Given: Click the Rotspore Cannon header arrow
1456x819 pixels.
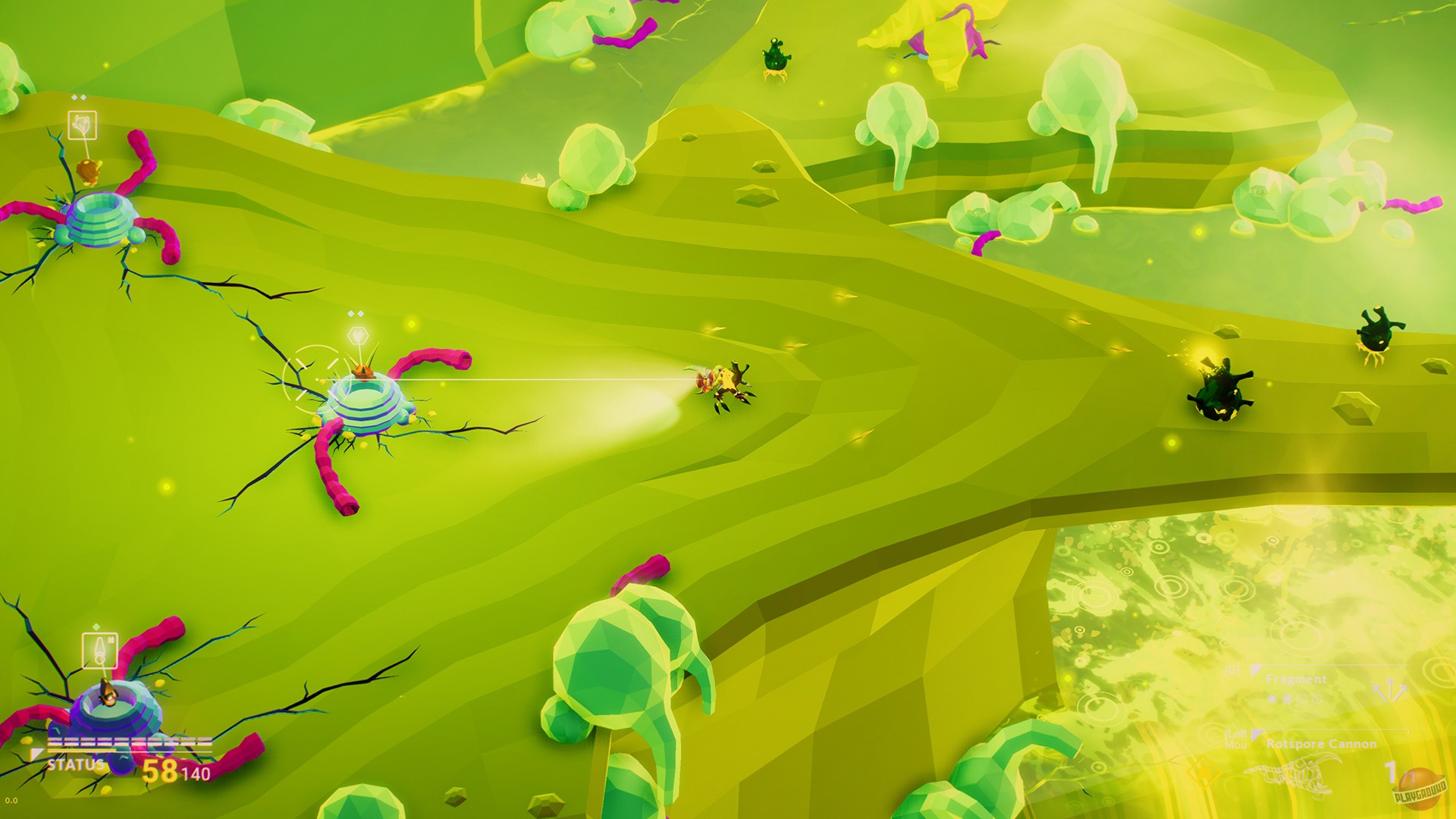Looking at the screenshot, I should [1257, 733].
